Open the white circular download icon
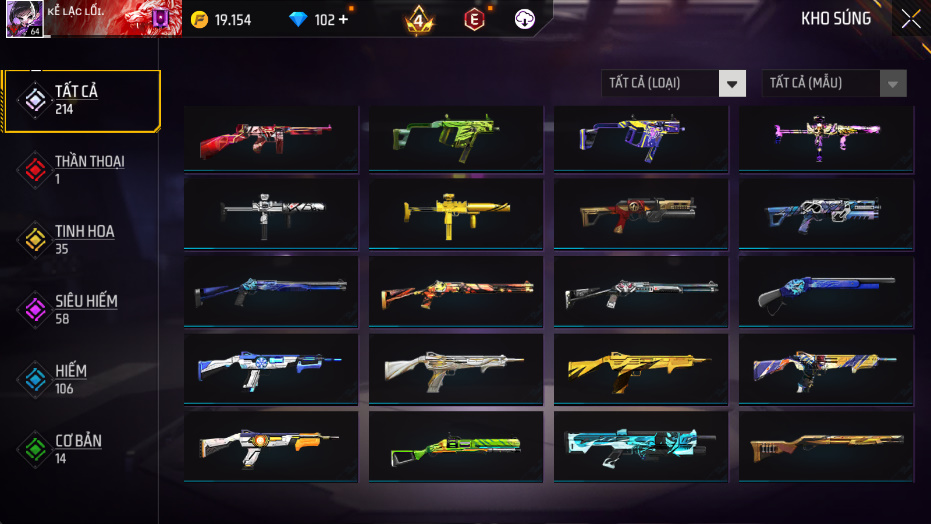Image resolution: width=931 pixels, height=524 pixels. click(x=525, y=20)
